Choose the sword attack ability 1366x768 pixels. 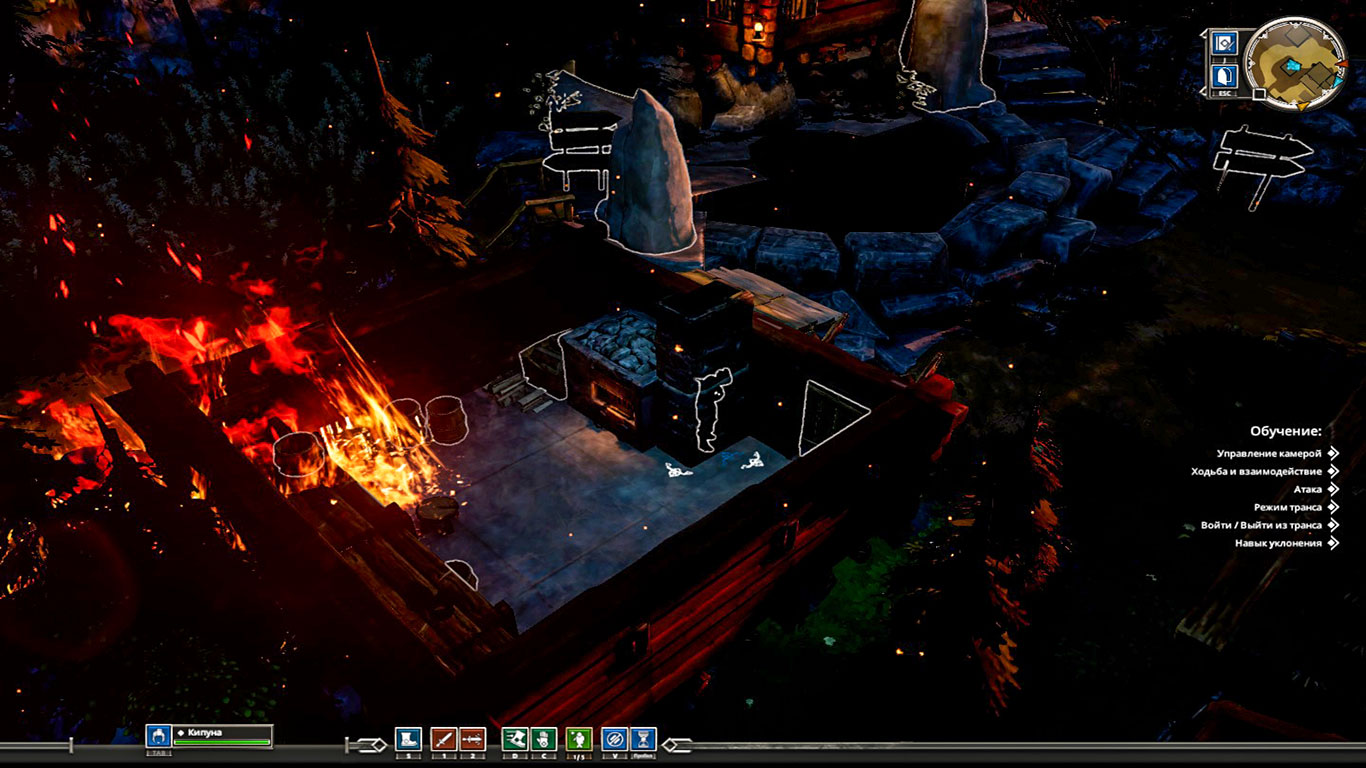tap(443, 739)
